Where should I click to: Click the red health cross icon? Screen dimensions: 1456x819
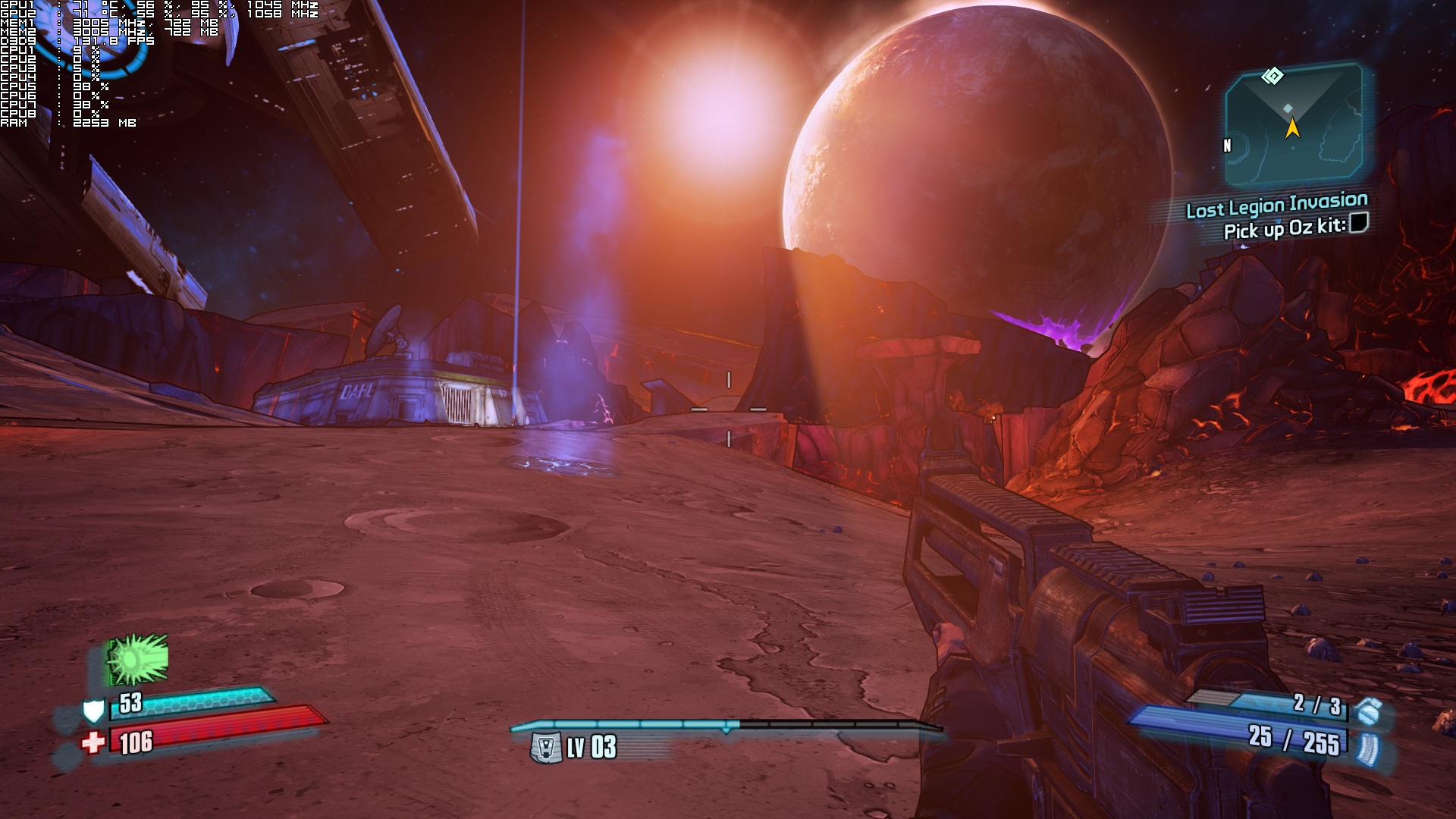[93, 742]
